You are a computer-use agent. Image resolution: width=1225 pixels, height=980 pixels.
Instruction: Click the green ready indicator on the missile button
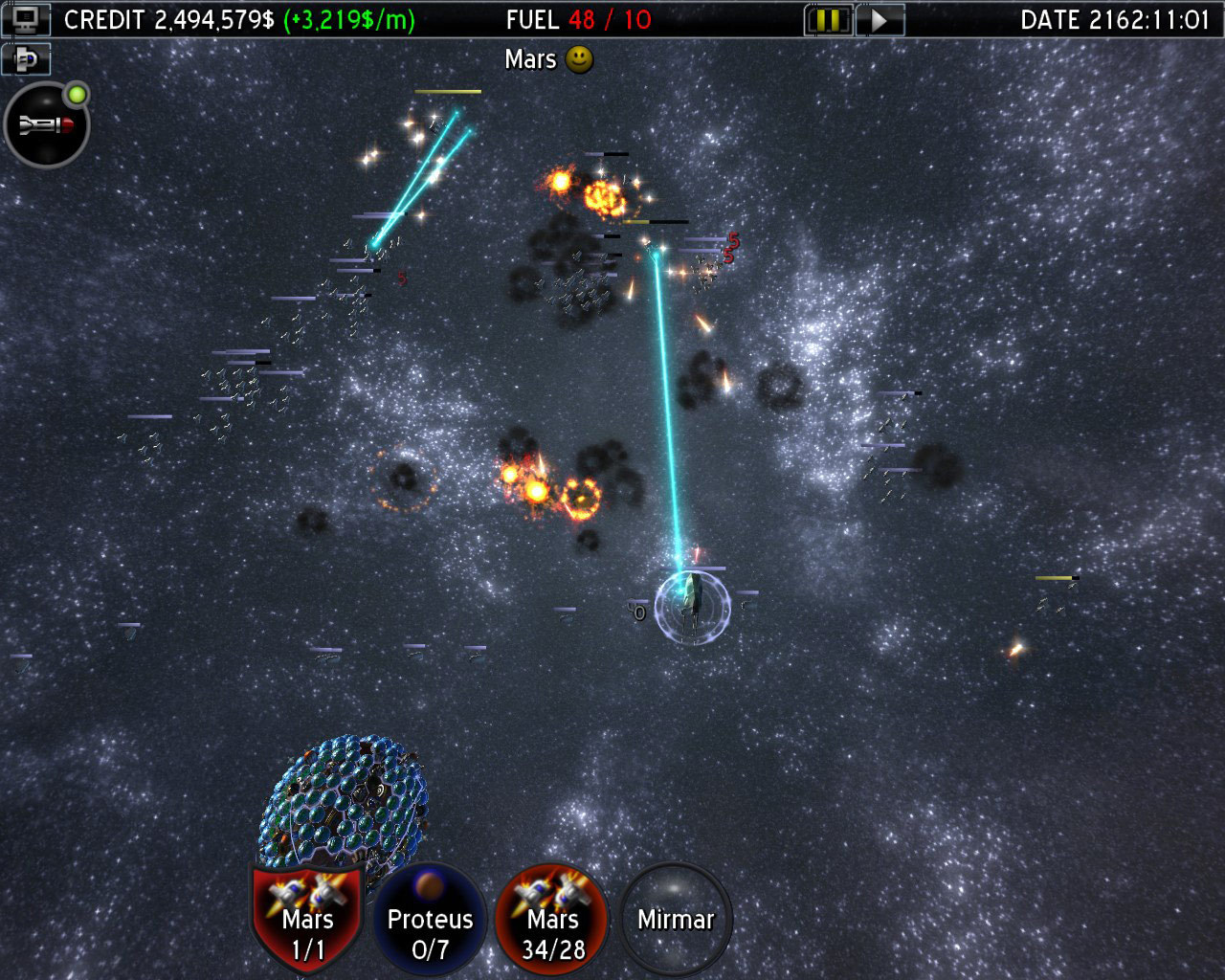pos(75,94)
